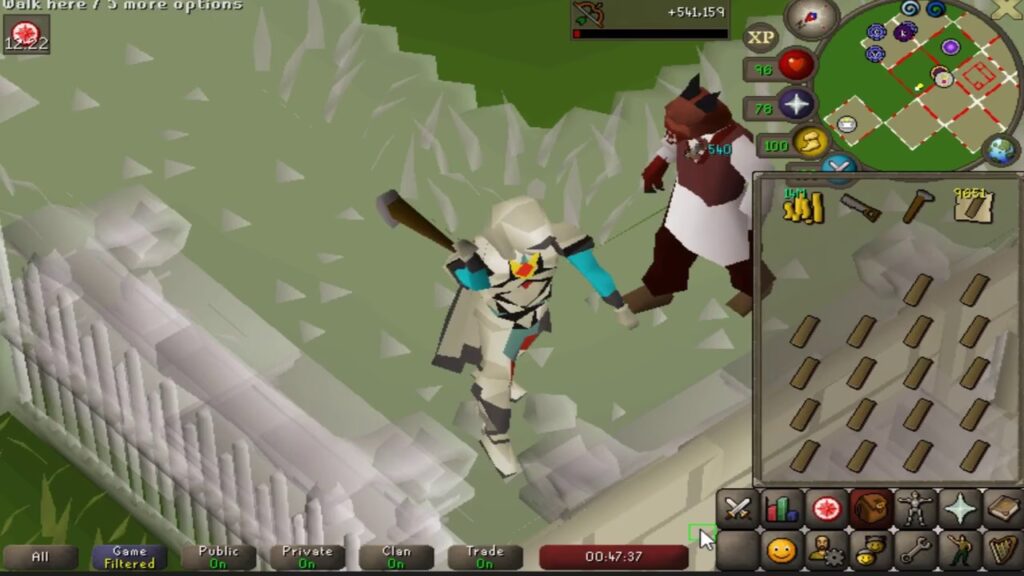Open the Friends List smiley tab
The image size is (1024, 576).
click(782, 550)
